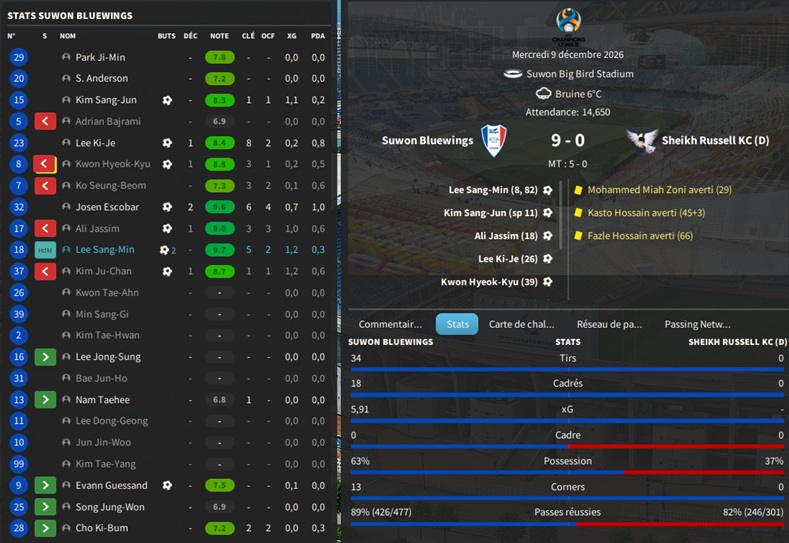Open Sheikh Russell KC team page
The width and height of the screenshot is (789, 543).
tap(710, 141)
